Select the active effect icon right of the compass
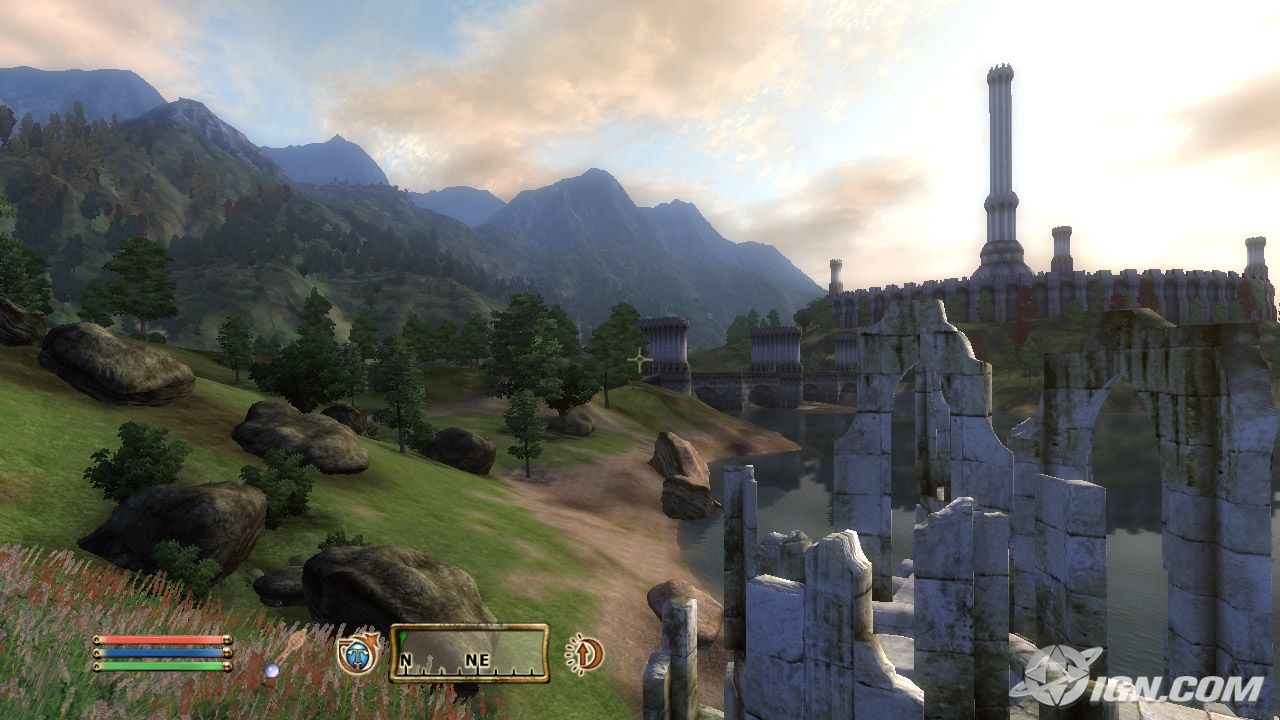 click(x=583, y=654)
